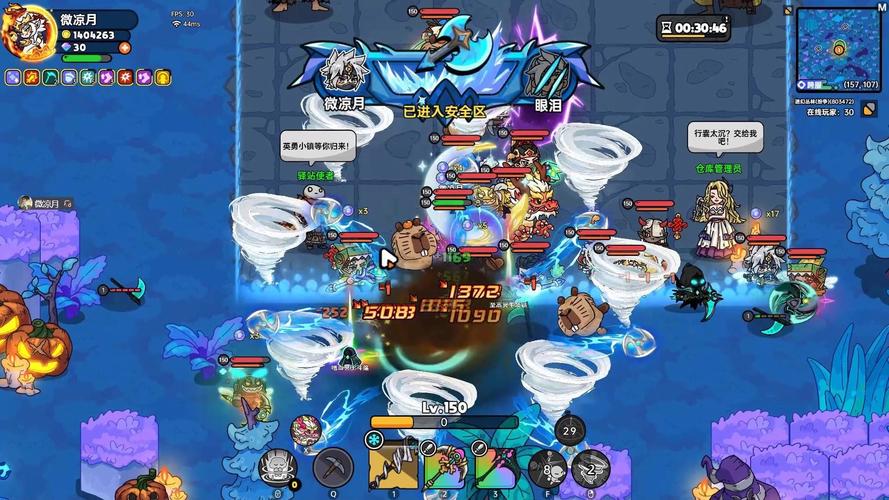889x500 pixels.
Task: Activate the skull summon skill
Action: (x=278, y=466)
